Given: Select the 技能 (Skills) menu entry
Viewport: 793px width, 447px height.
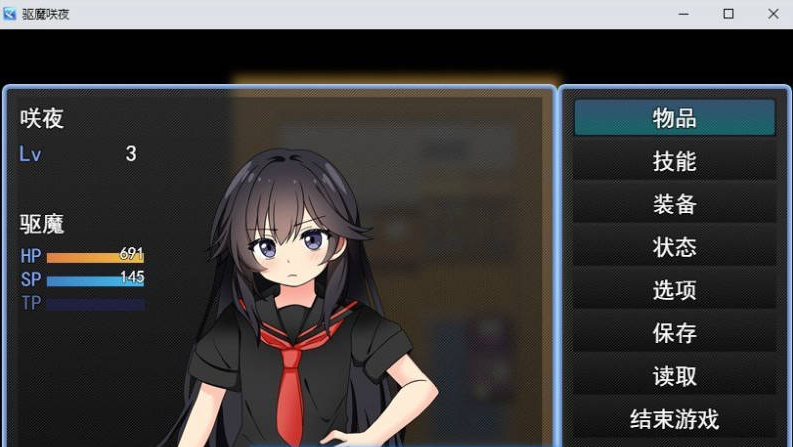Looking at the screenshot, I should click(x=674, y=161).
